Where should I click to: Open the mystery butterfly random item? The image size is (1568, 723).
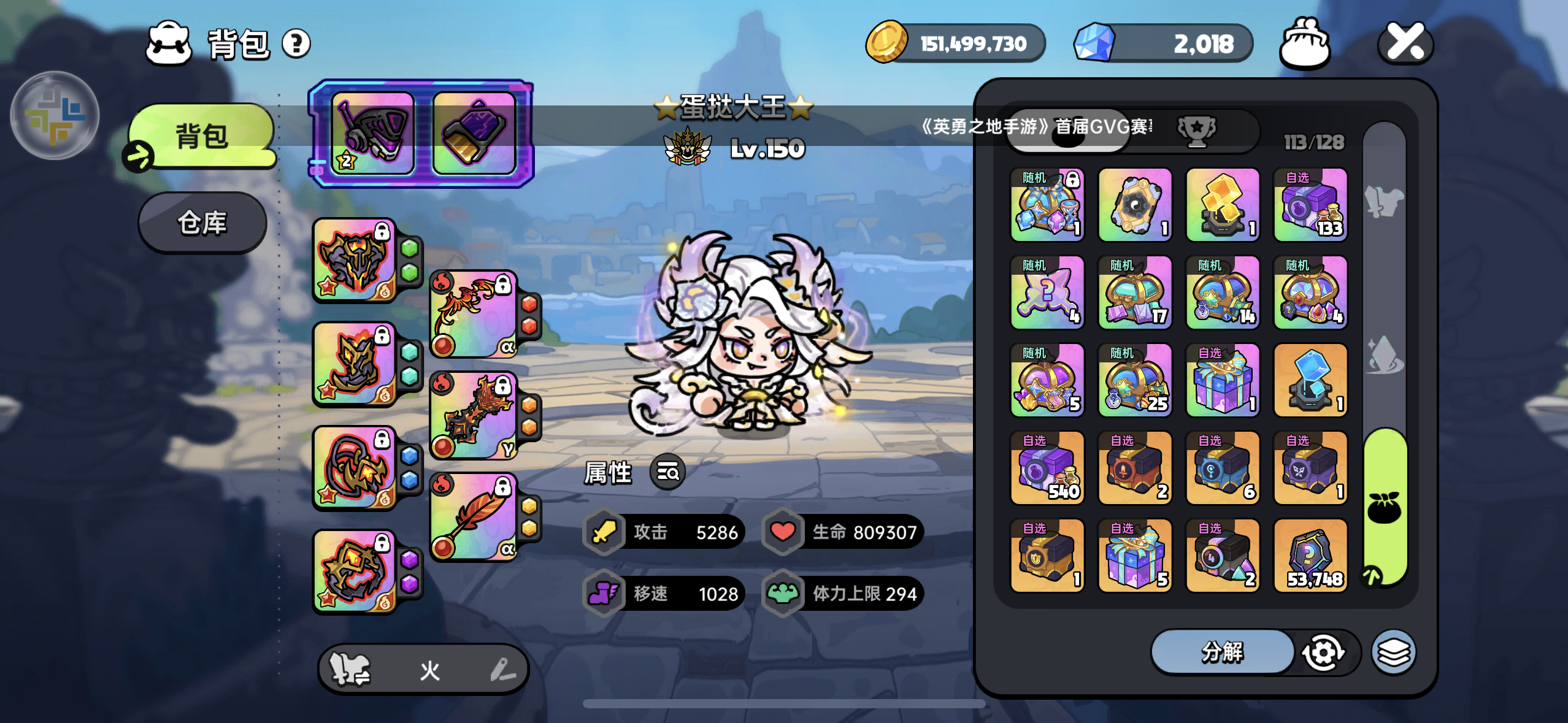coord(1047,293)
